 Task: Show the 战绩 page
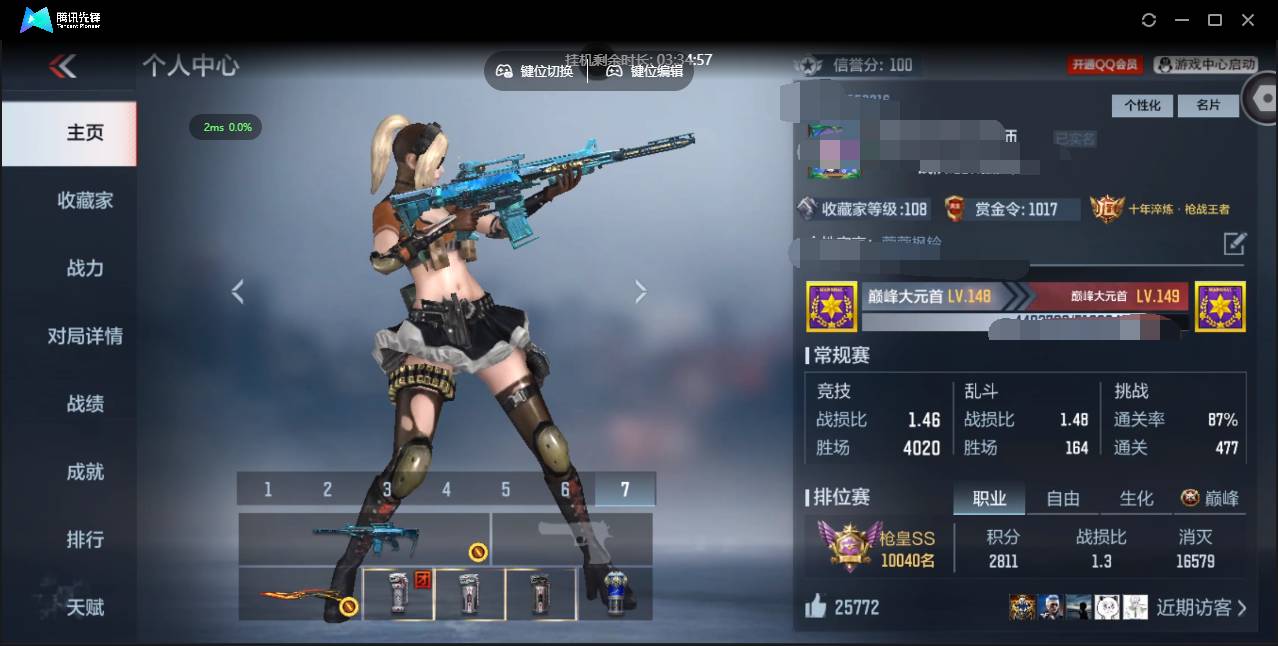point(85,404)
